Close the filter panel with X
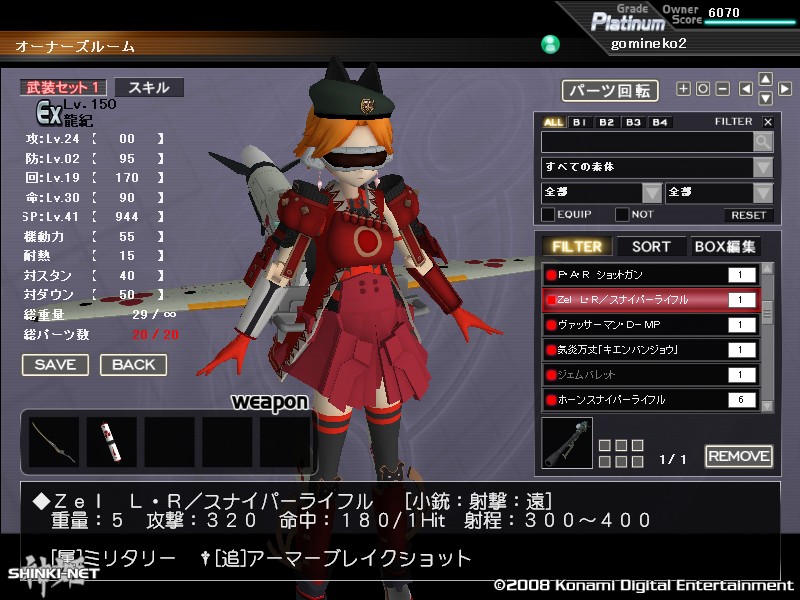The height and width of the screenshot is (600, 800). coord(767,122)
